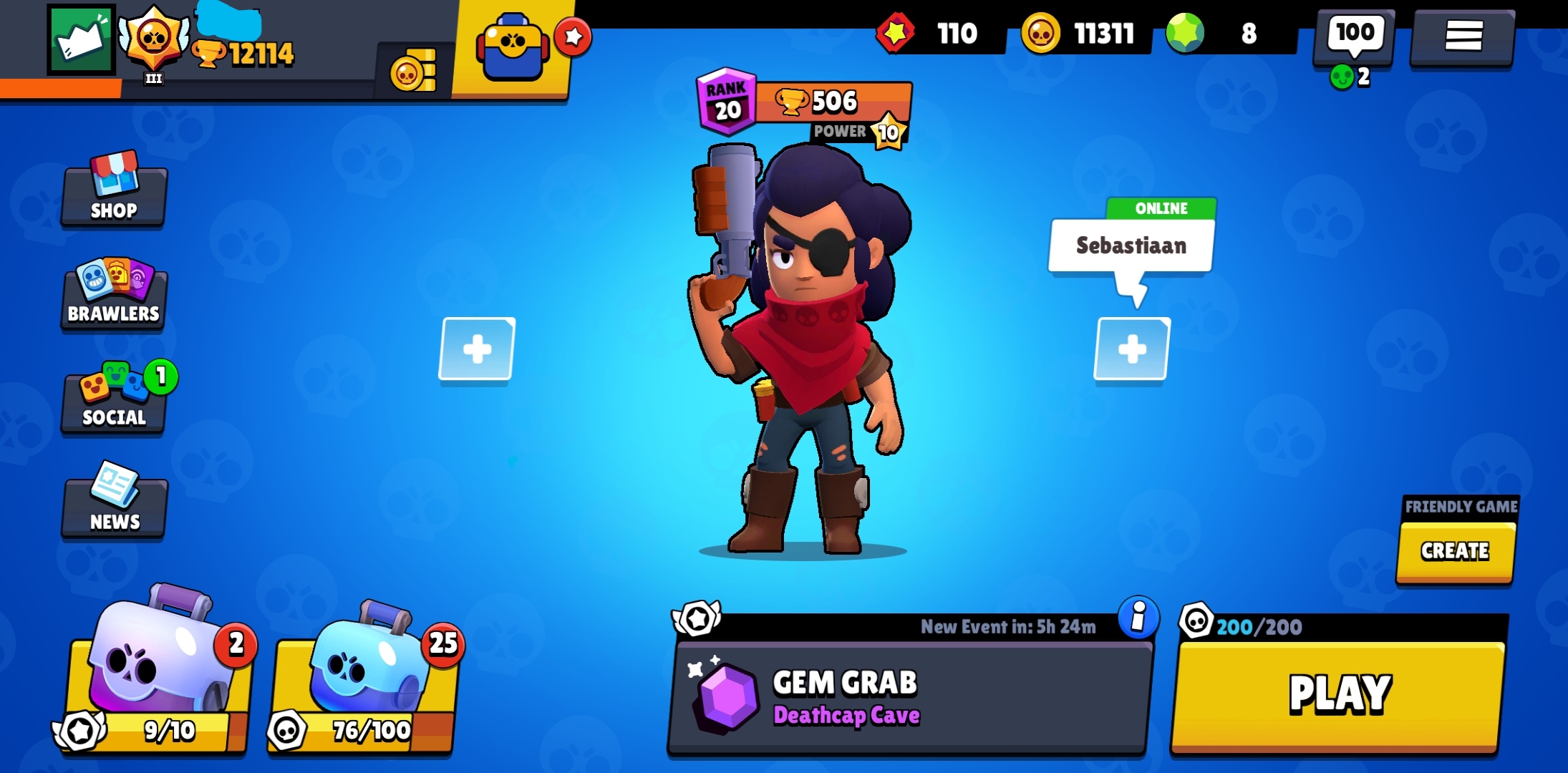The width and height of the screenshot is (1568, 773).
Task: Open the Brawl Pass robot icon
Action: point(513,47)
